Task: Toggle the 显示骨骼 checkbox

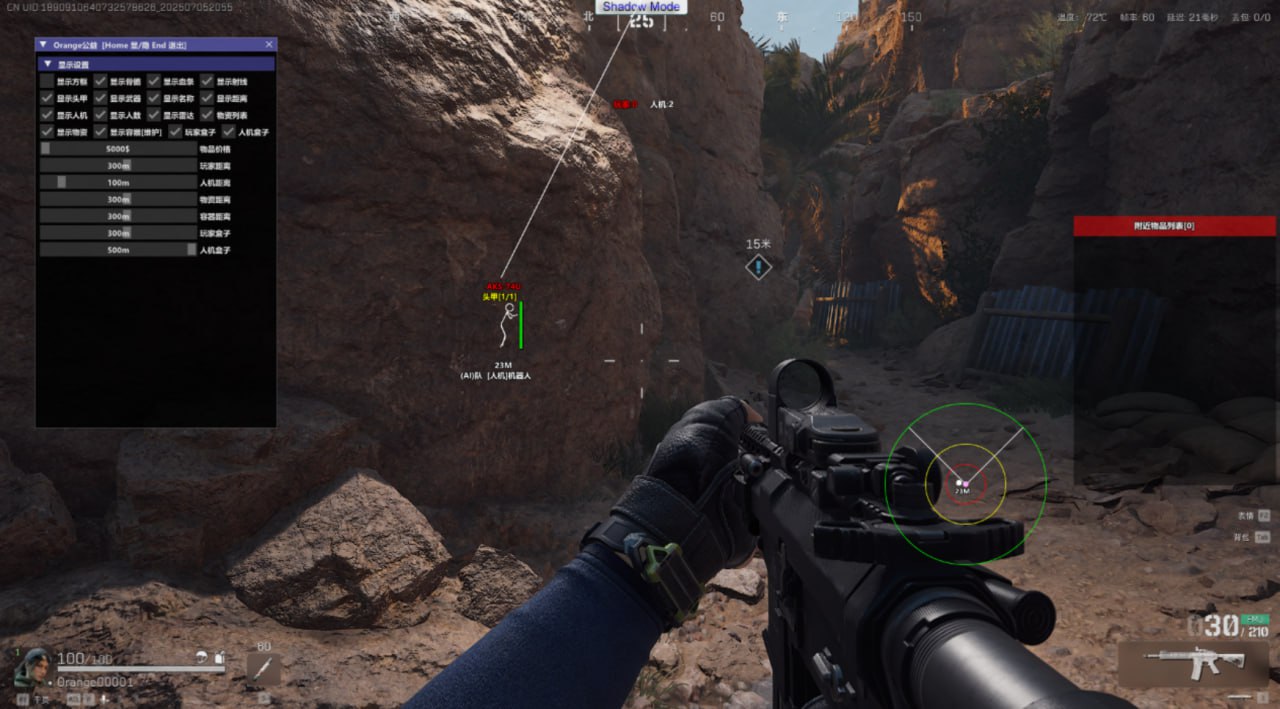Action: point(100,81)
